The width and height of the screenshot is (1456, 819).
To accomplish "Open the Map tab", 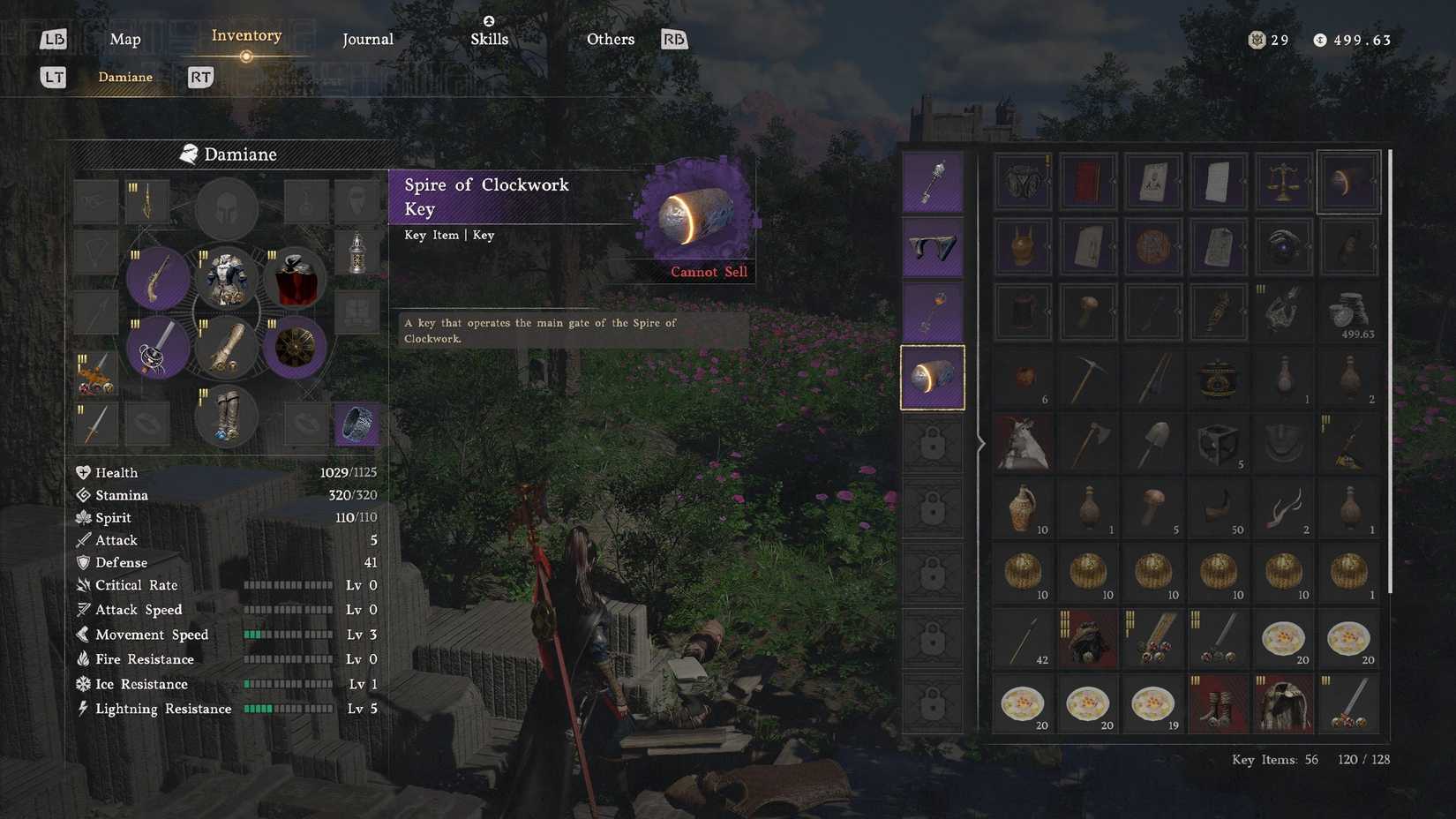I will (x=125, y=39).
